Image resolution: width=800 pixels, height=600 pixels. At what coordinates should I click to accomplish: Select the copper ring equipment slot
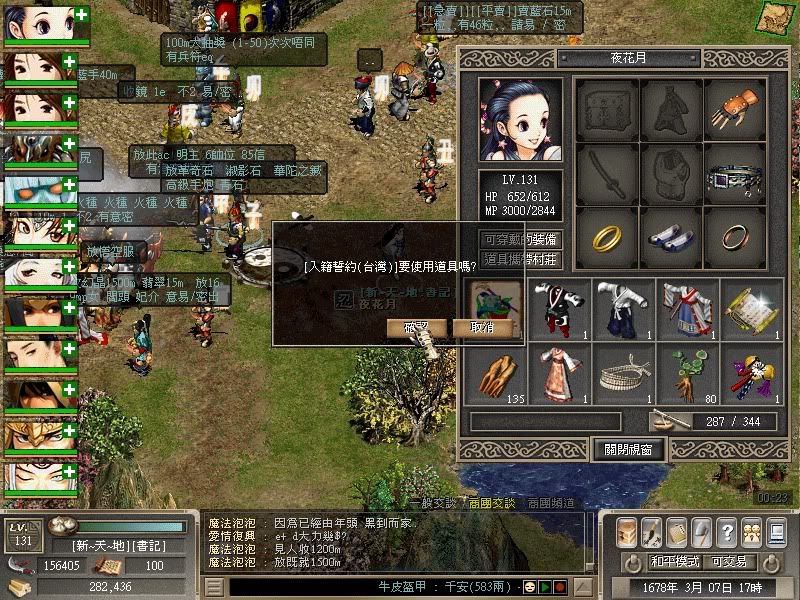pos(735,236)
